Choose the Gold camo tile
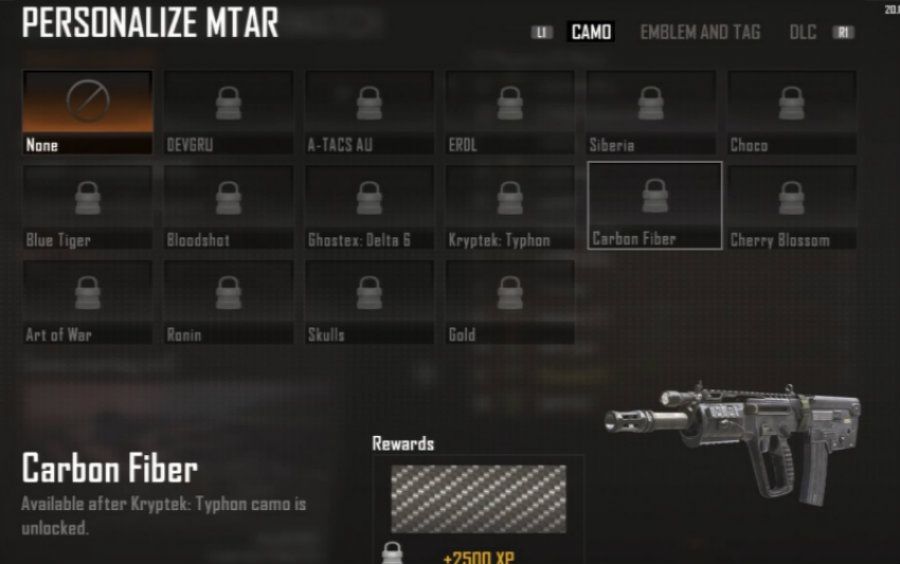The height and width of the screenshot is (564, 900). tap(510, 302)
